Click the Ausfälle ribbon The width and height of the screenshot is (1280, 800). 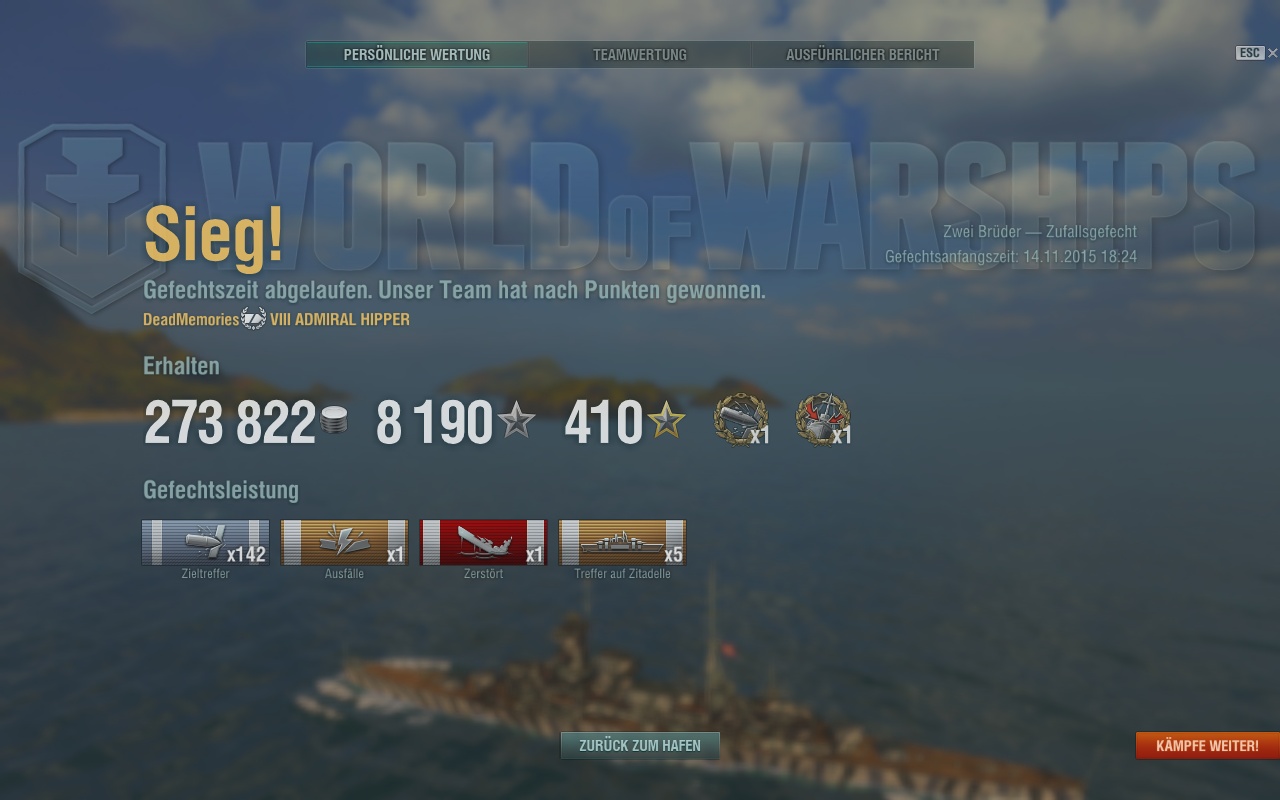[344, 543]
